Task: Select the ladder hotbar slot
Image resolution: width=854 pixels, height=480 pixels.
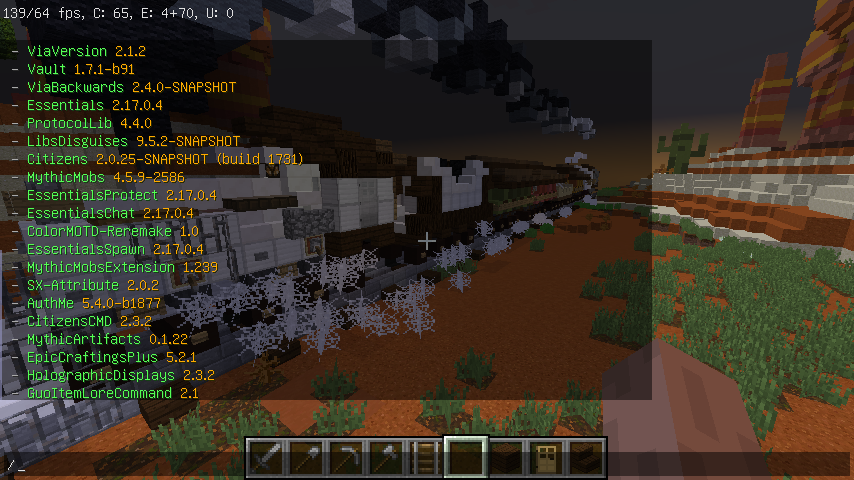Action: [426, 458]
